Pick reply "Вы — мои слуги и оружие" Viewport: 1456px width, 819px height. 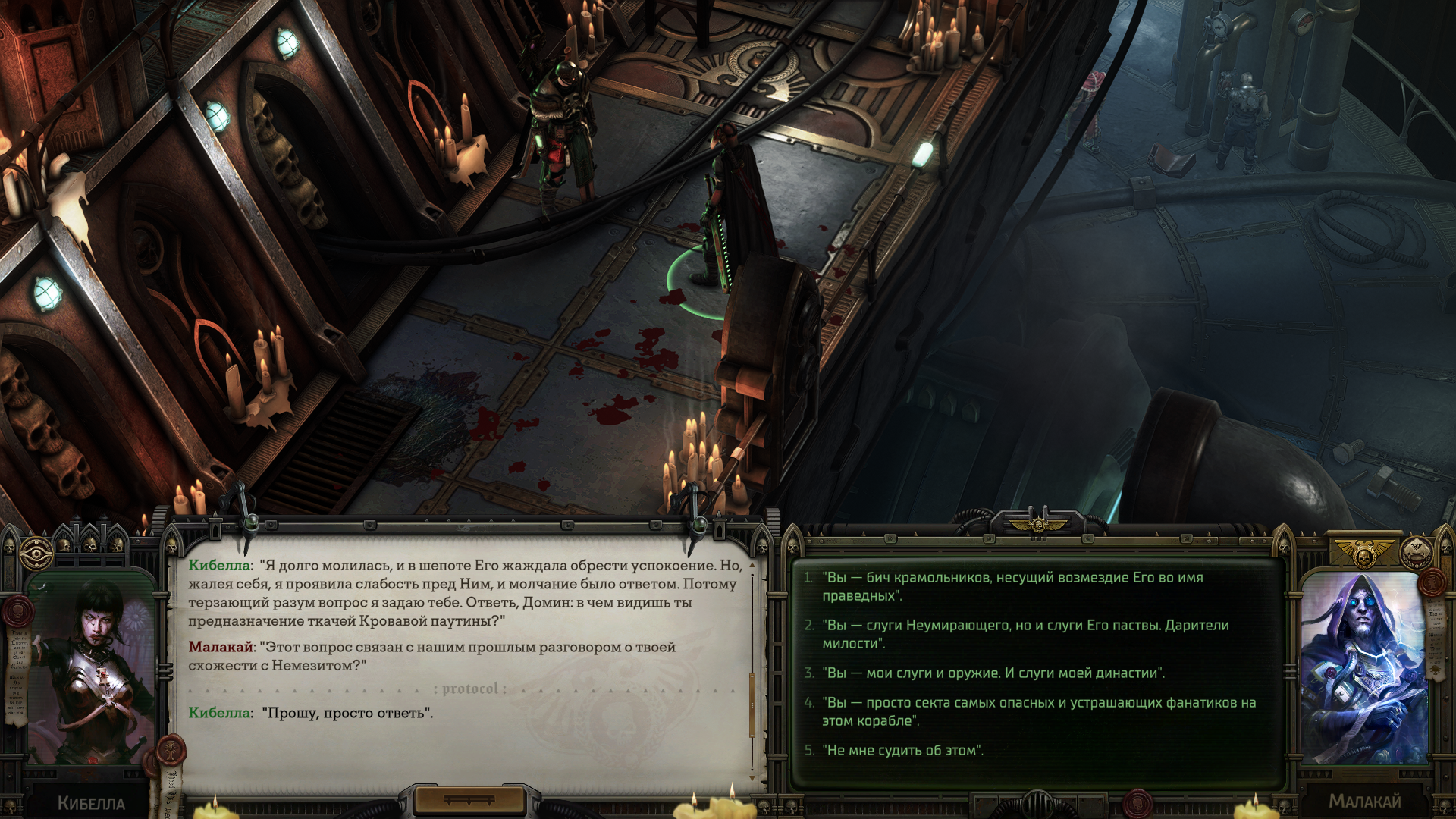993,673
